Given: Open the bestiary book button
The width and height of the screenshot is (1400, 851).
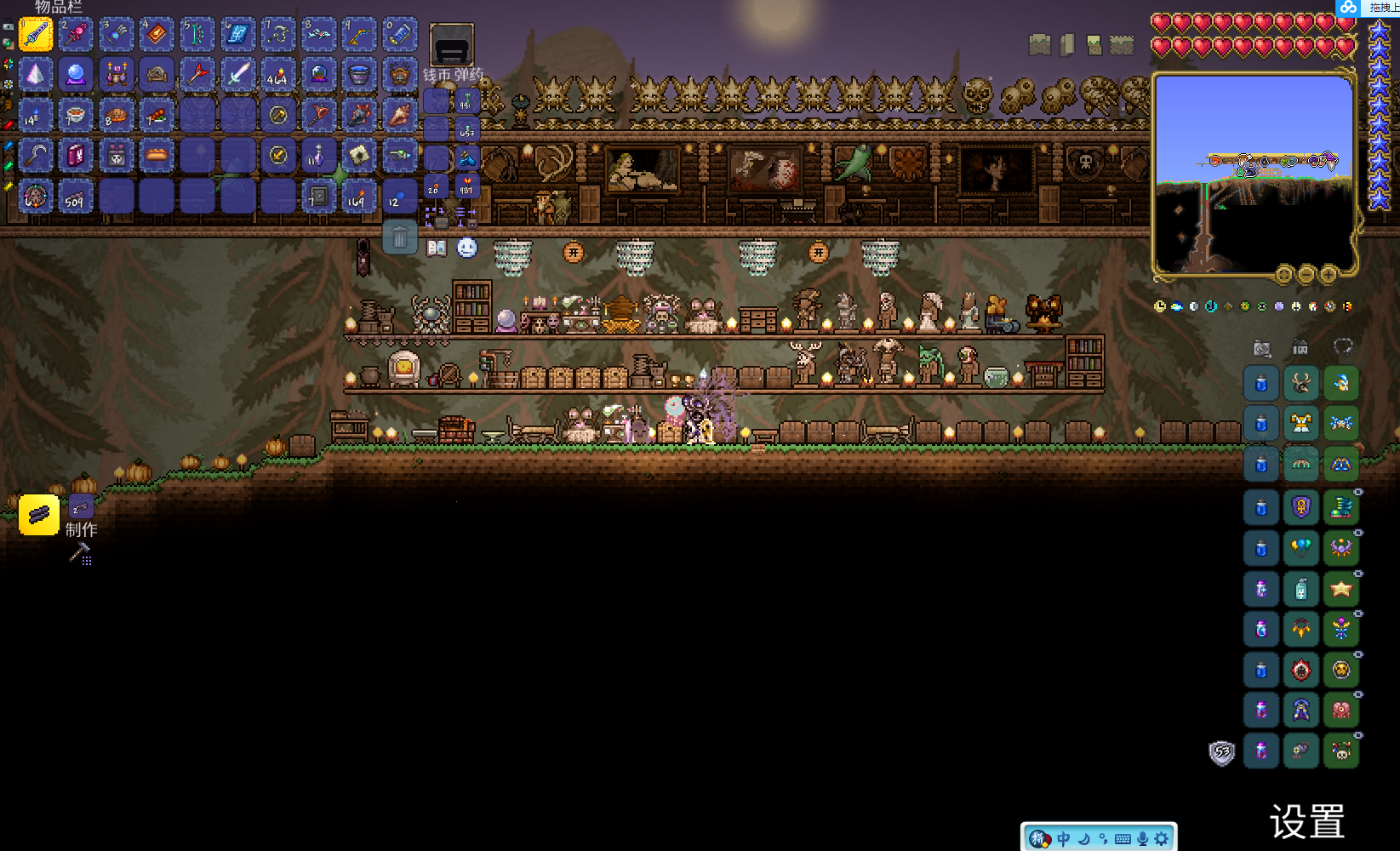Looking at the screenshot, I should tap(437, 248).
